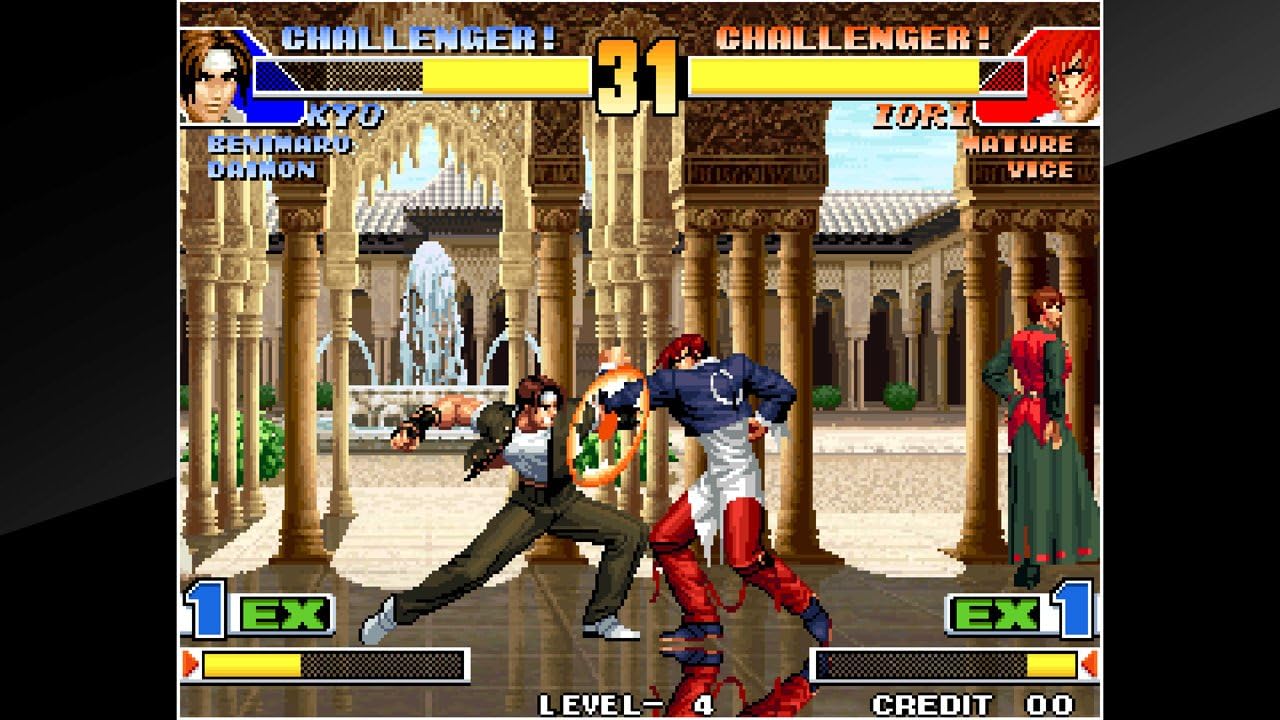Click the IORI name label
Viewport: 1280px width, 720px height.
[920, 113]
